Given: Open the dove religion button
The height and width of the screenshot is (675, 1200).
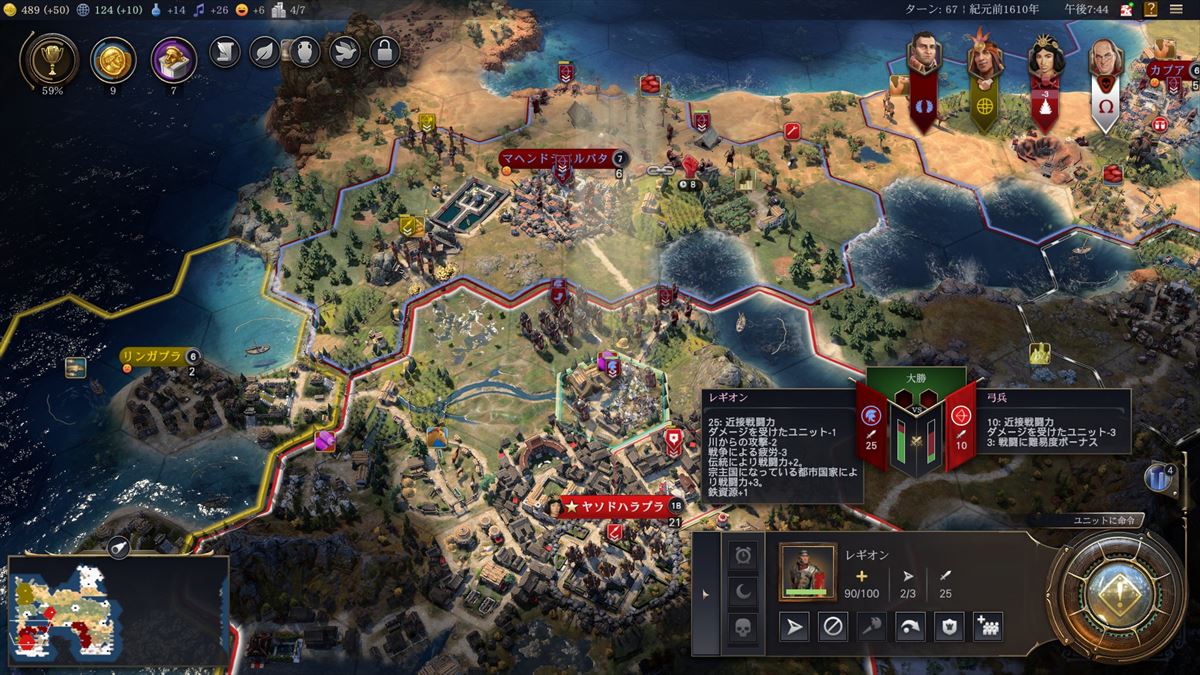Looking at the screenshot, I should [x=345, y=51].
